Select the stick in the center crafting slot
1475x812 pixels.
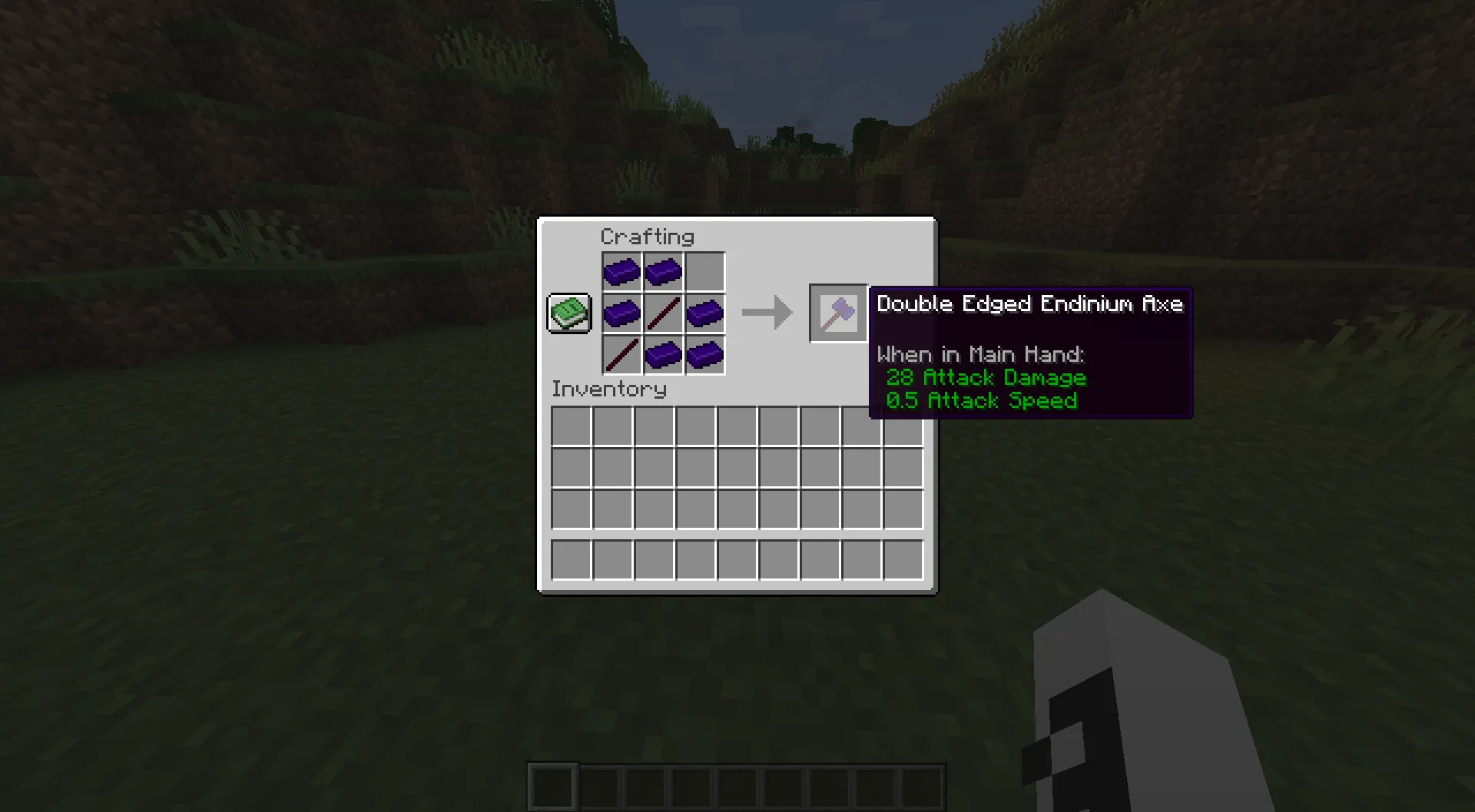pos(663,312)
